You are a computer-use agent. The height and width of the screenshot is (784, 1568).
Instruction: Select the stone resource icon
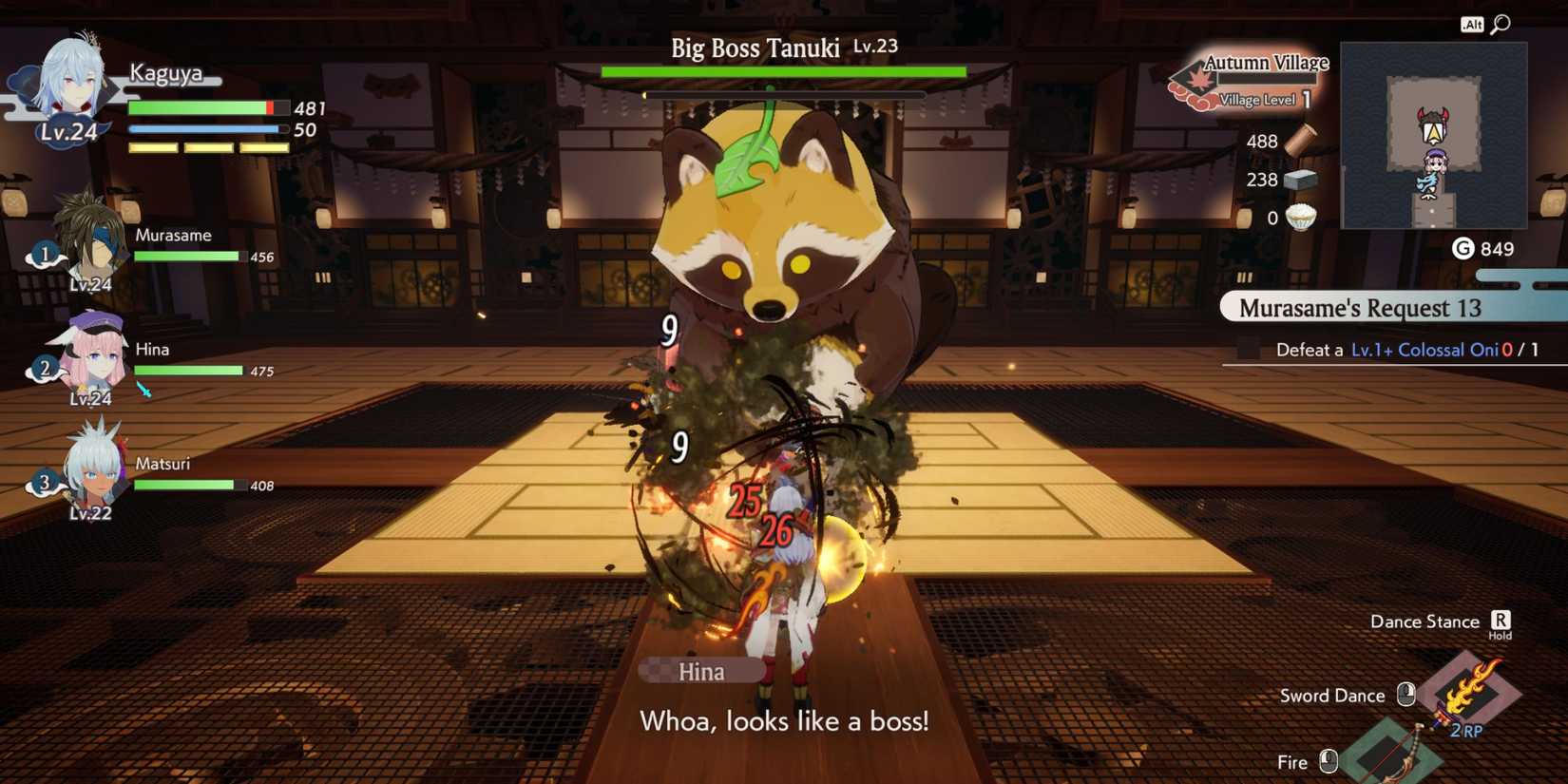tap(1299, 180)
